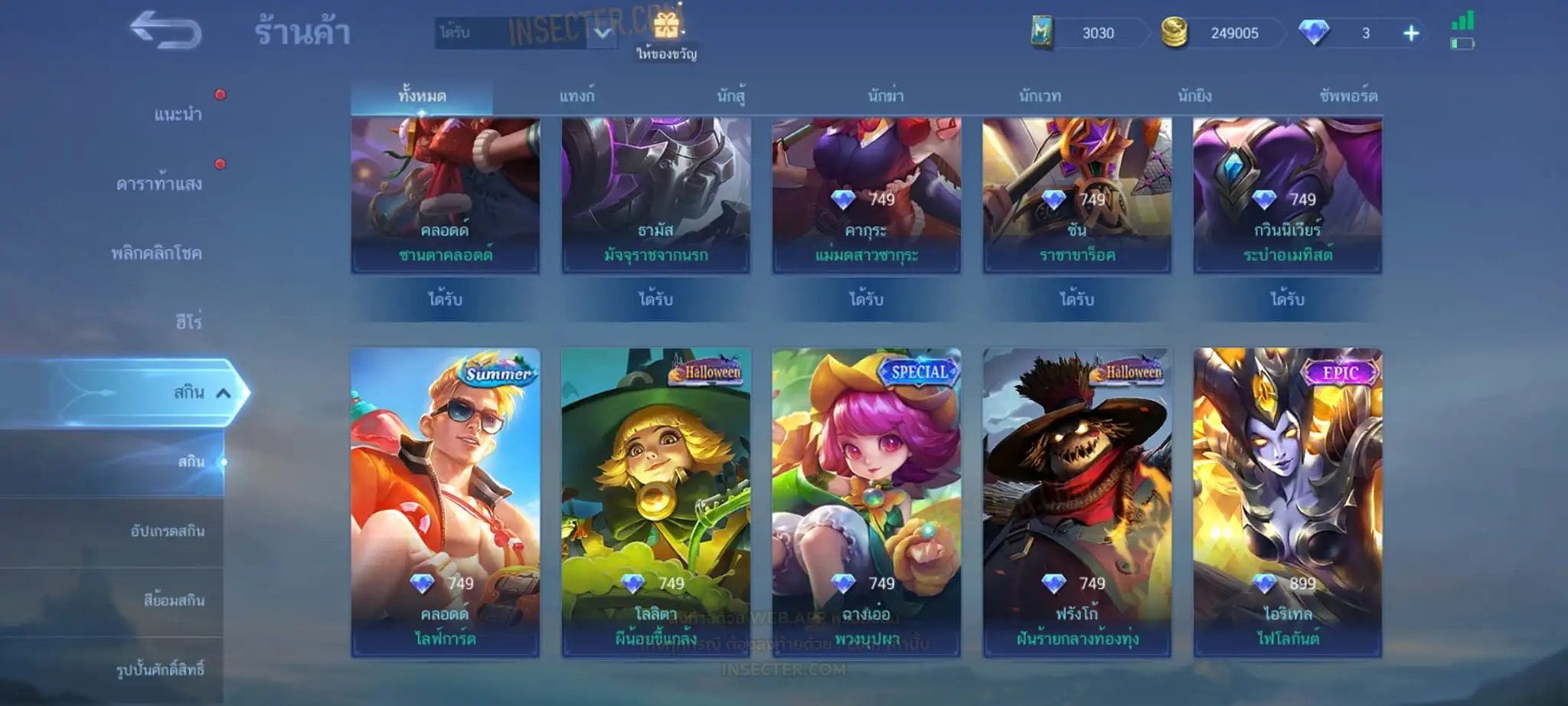Choose the ซัพพอร์ต tab

(1348, 96)
